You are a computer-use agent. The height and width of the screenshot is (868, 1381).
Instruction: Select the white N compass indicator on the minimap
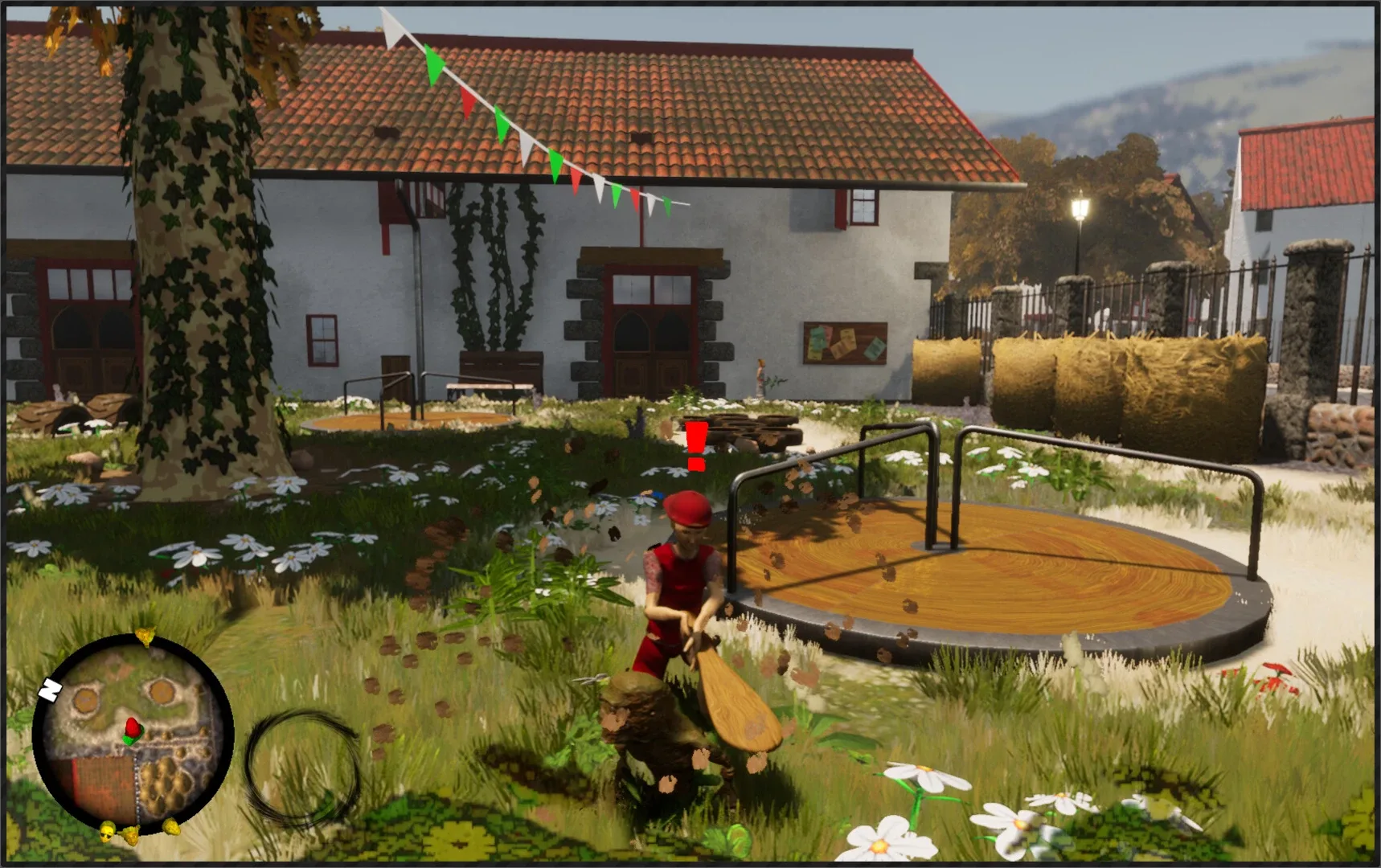51,690
